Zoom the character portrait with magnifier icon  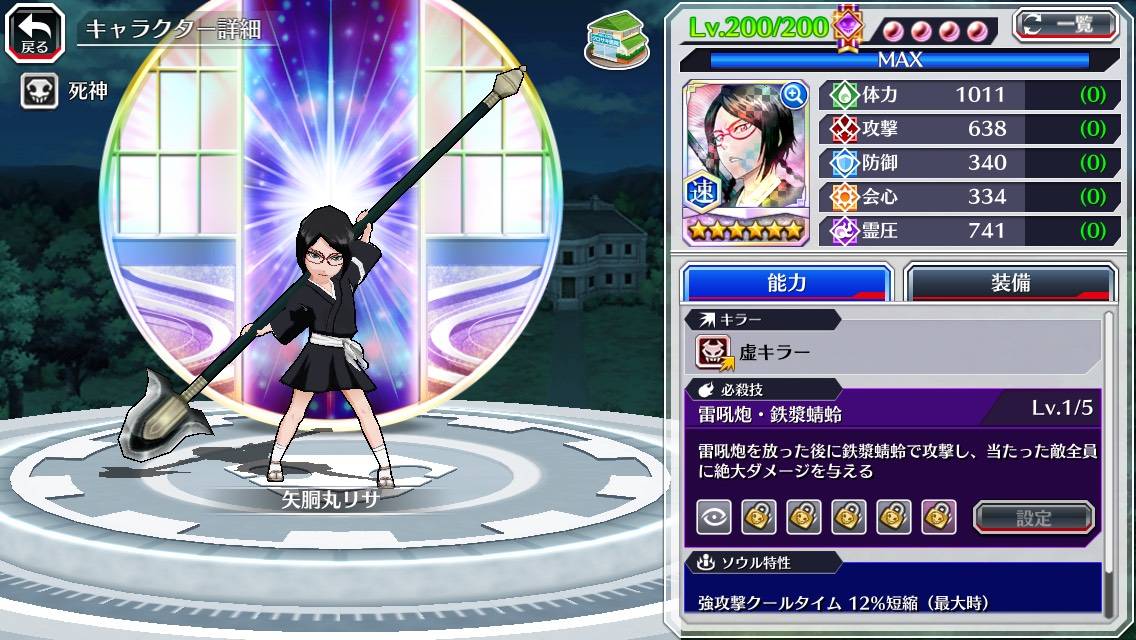[x=795, y=95]
